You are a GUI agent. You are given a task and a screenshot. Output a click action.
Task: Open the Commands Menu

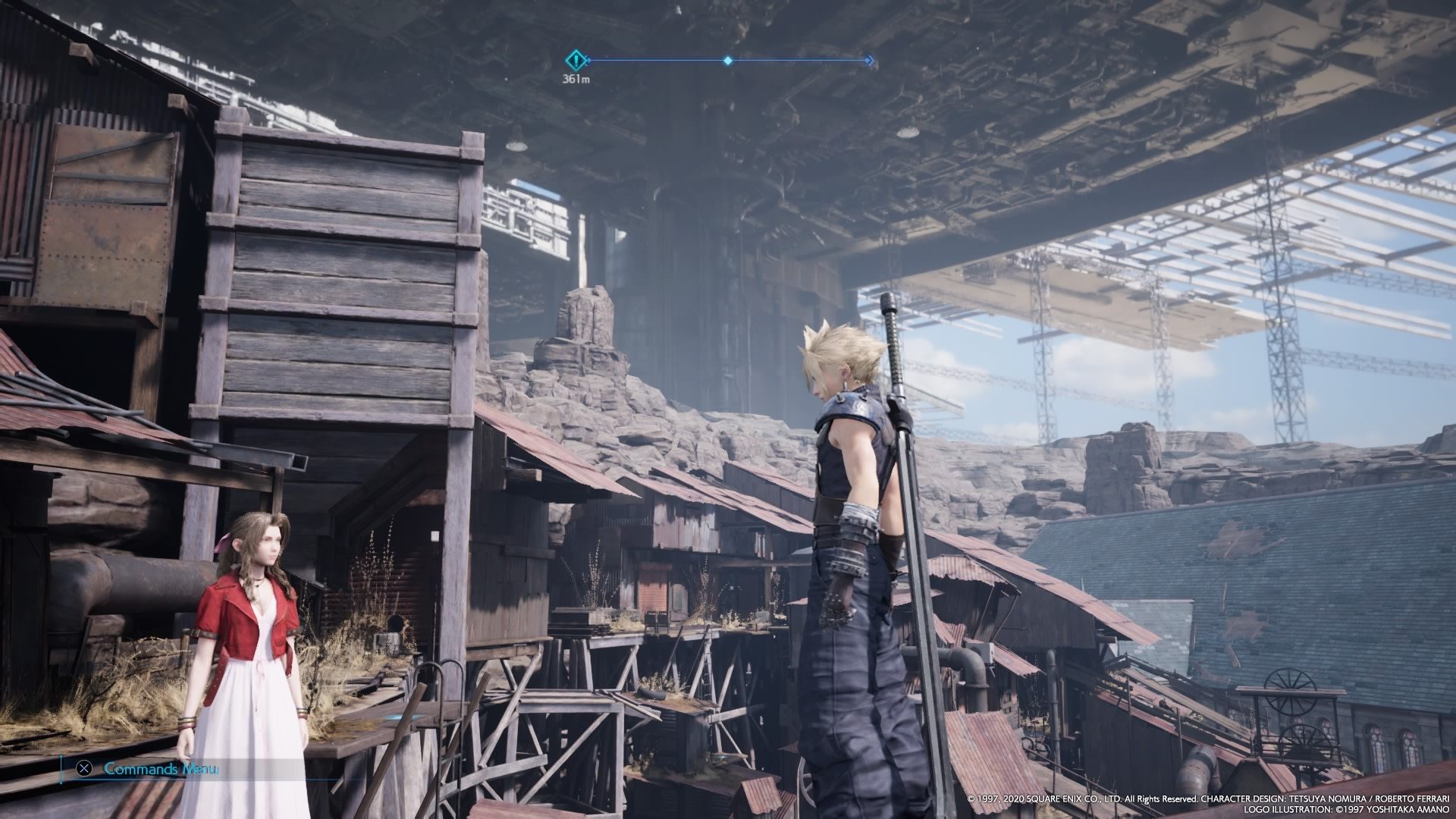point(150,768)
